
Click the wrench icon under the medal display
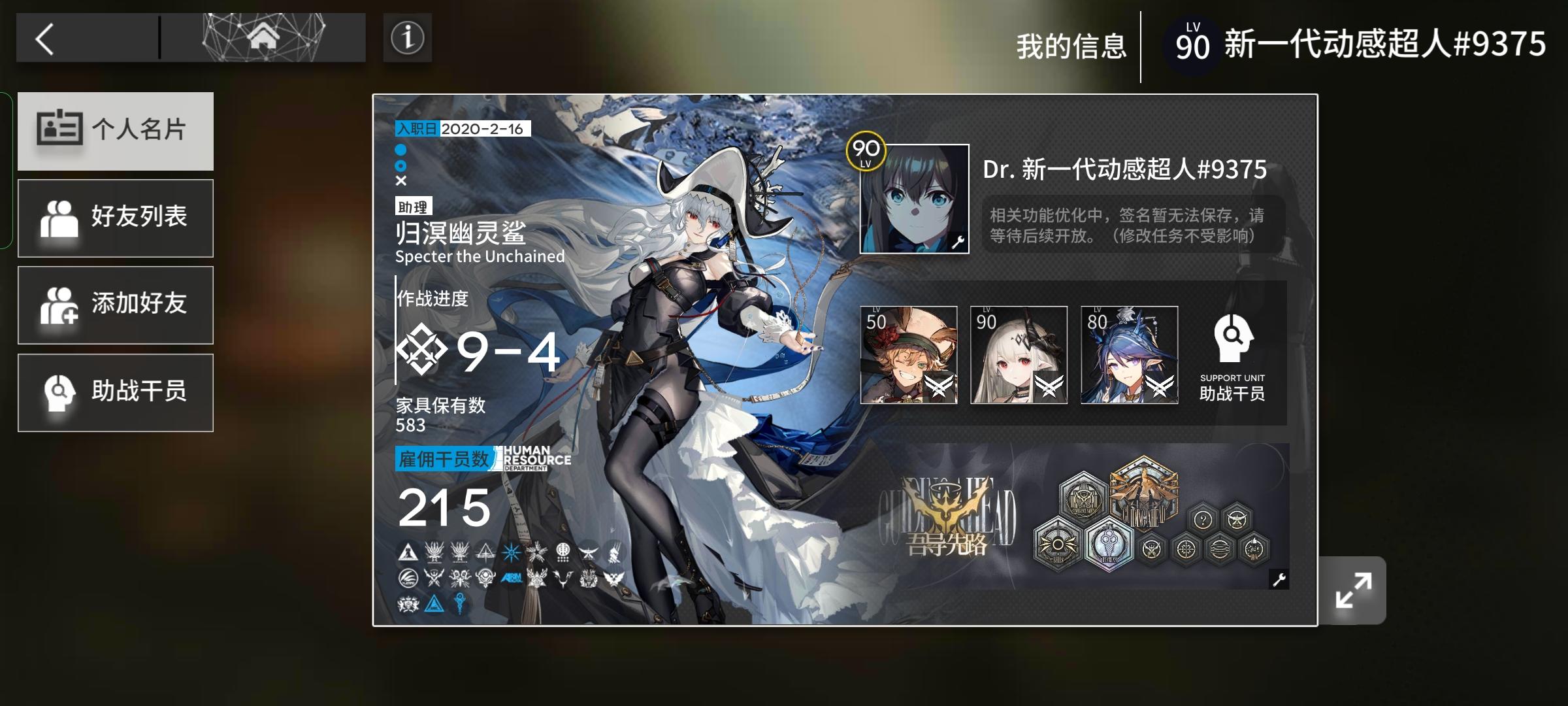point(1279,580)
